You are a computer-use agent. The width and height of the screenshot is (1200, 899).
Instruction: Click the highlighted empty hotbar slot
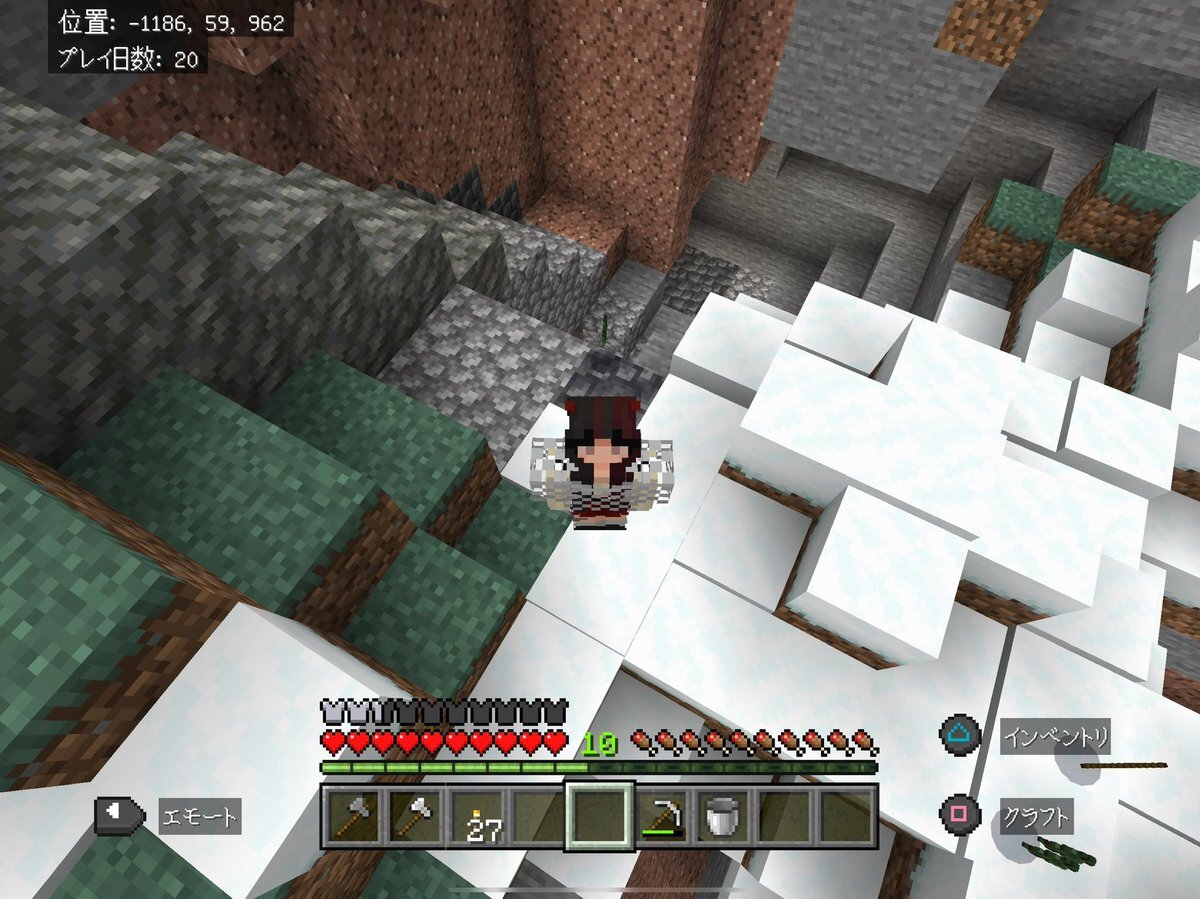click(599, 816)
